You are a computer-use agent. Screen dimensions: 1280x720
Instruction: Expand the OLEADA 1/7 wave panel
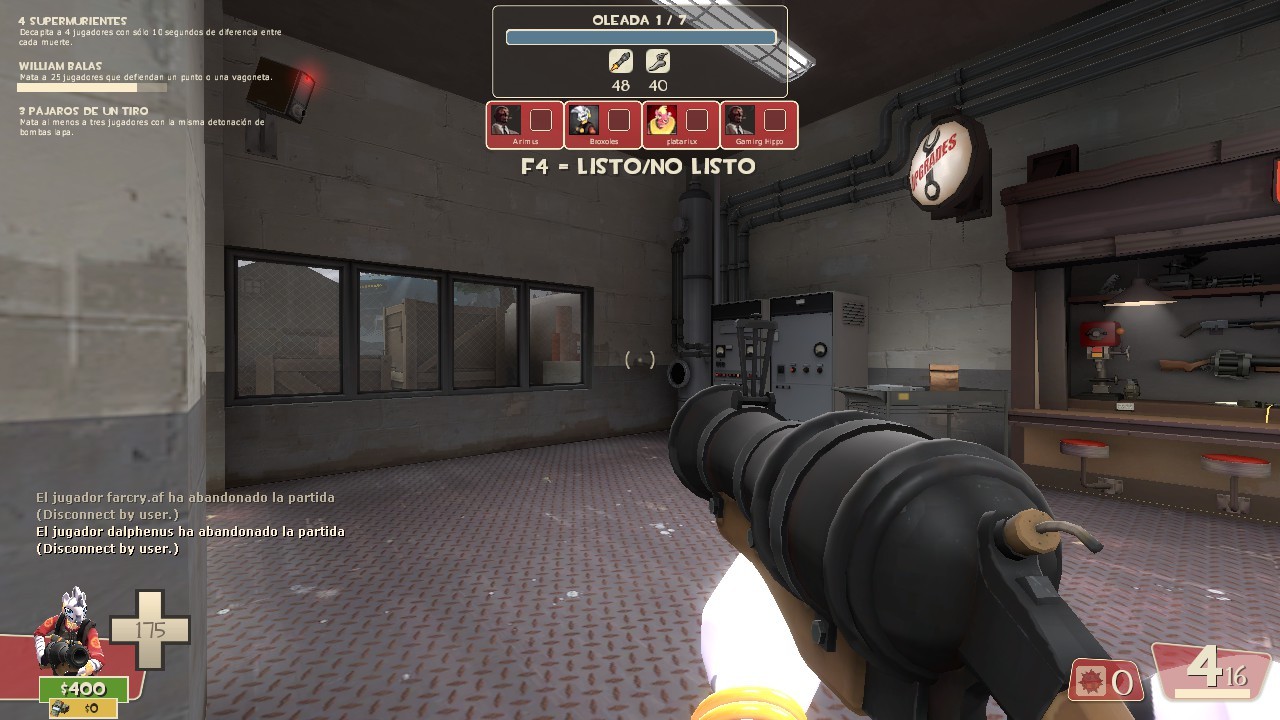(x=641, y=21)
